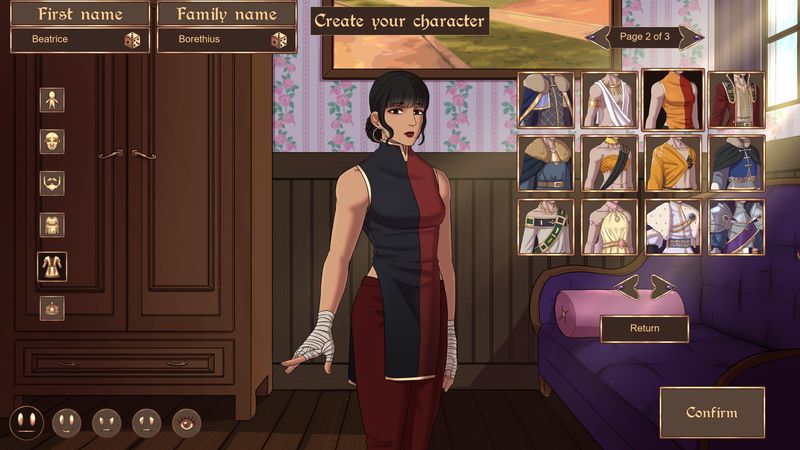Randomize the first name with dice

pyautogui.click(x=132, y=40)
